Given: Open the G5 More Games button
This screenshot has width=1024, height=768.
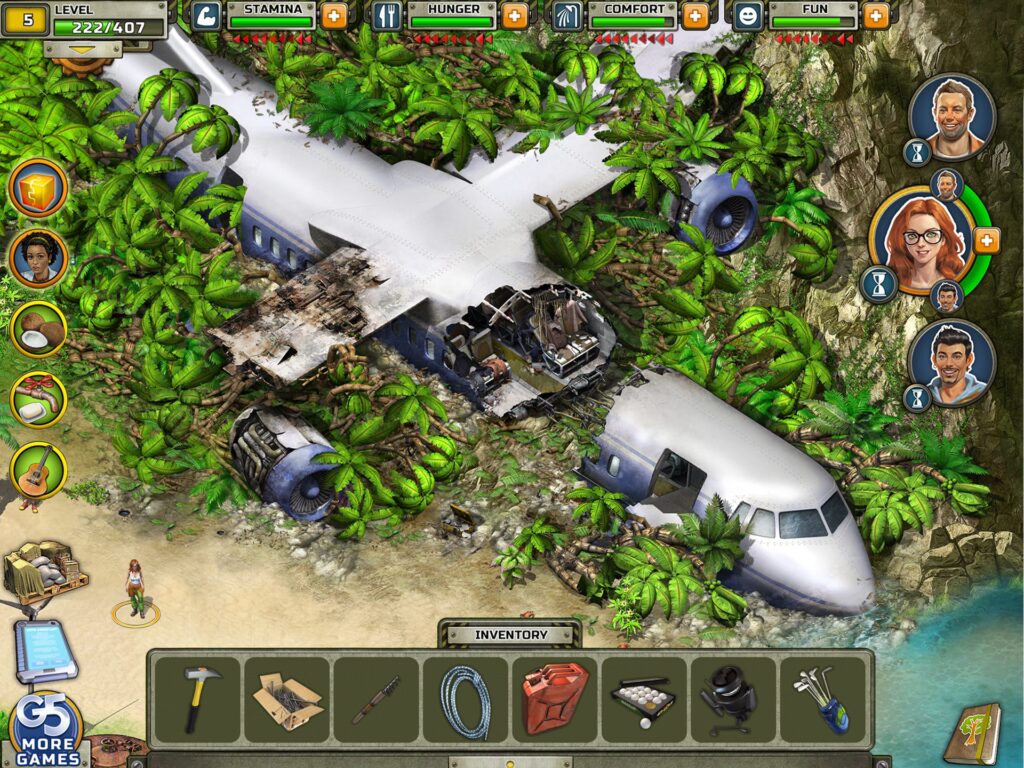Looking at the screenshot, I should (x=47, y=730).
